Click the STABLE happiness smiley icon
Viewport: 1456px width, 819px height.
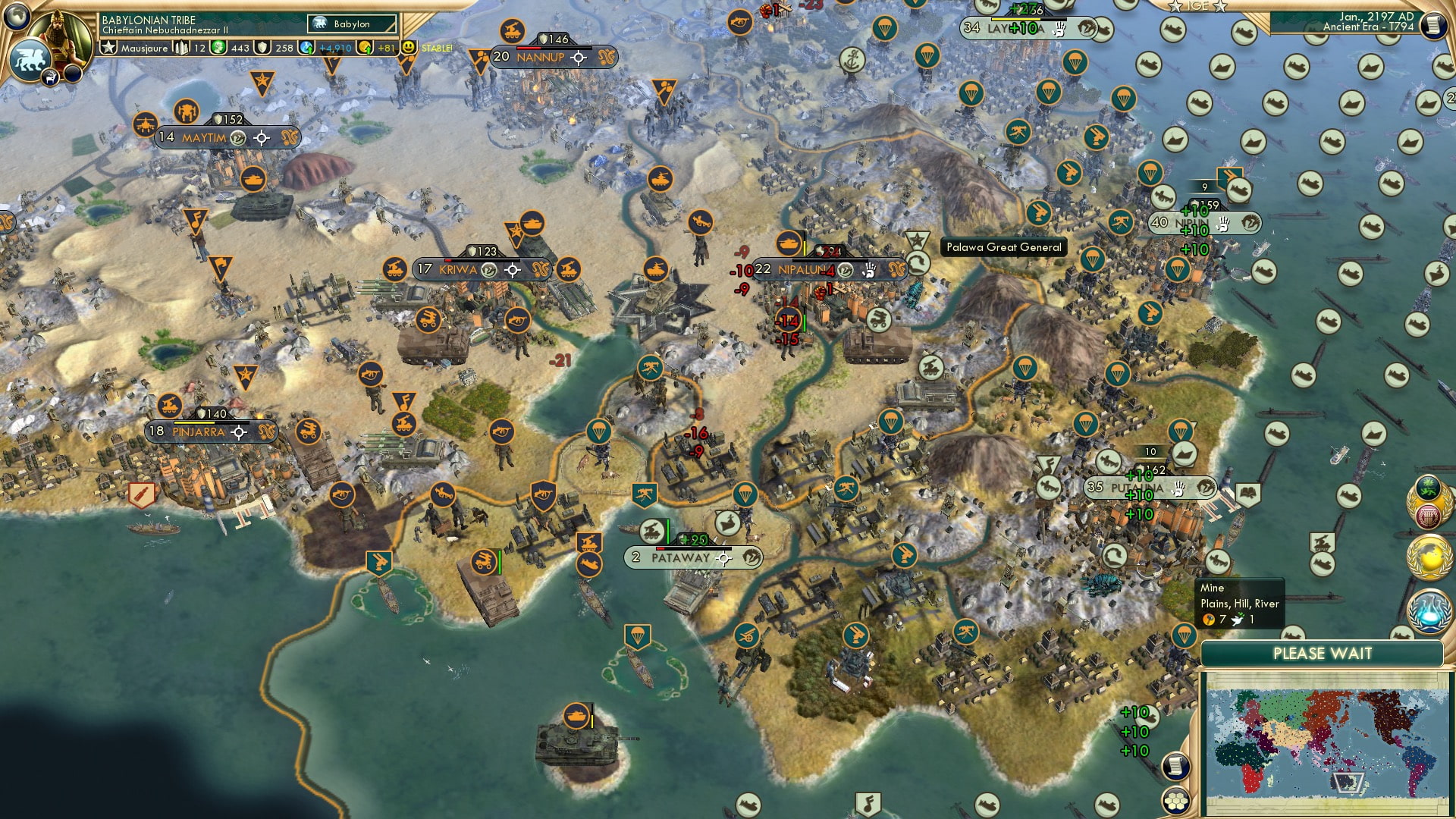[x=409, y=47]
